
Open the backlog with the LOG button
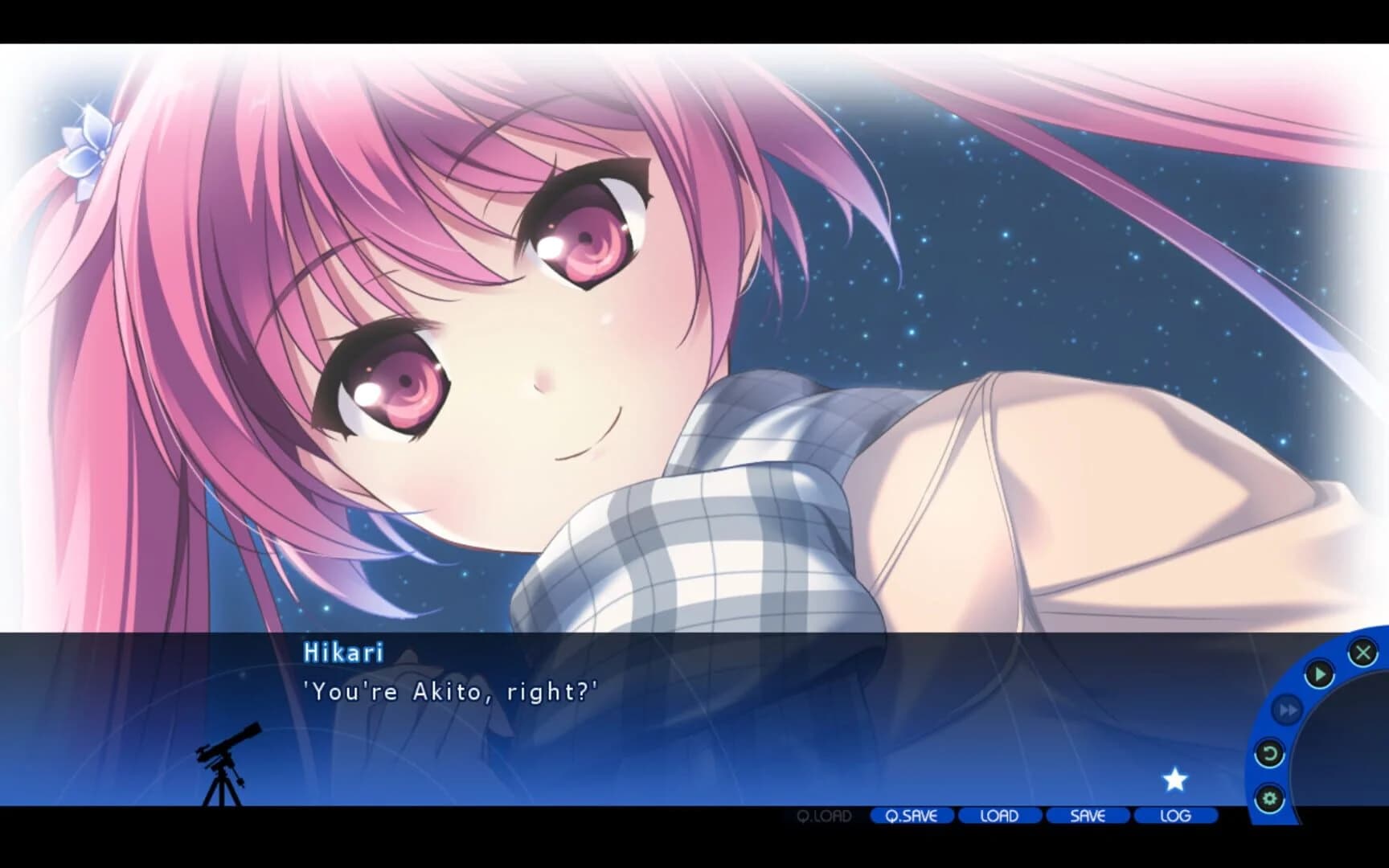[x=1175, y=816]
